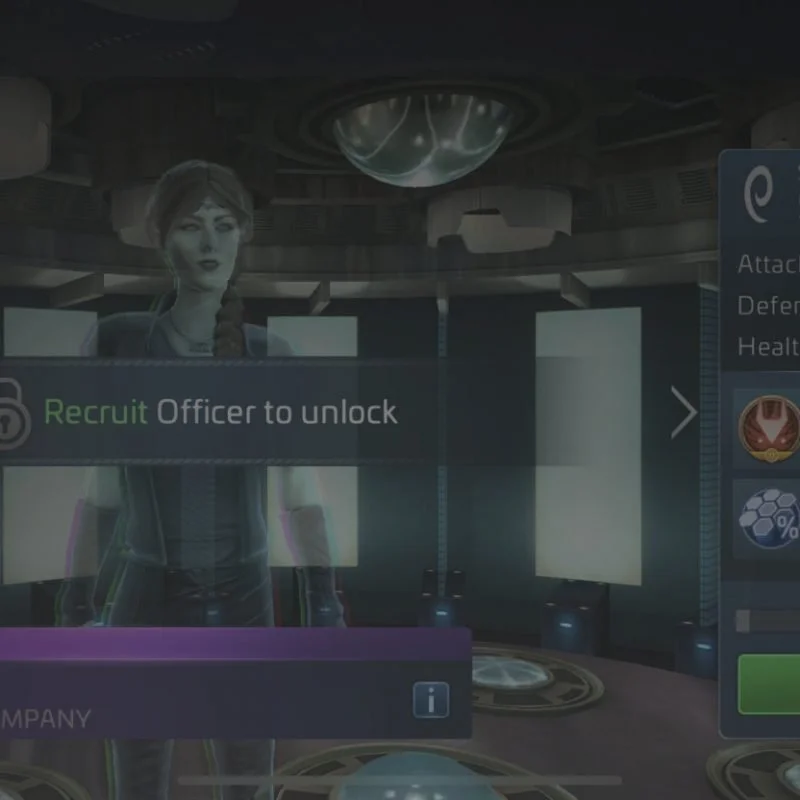Open the officer info button
The height and width of the screenshot is (800, 800).
[x=431, y=701]
